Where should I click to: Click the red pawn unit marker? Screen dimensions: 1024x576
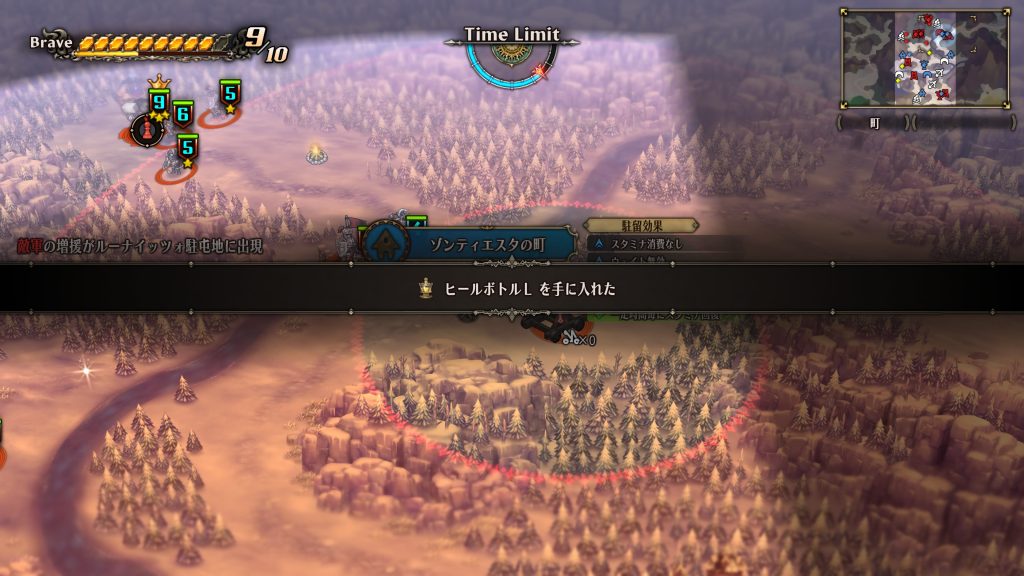click(145, 129)
